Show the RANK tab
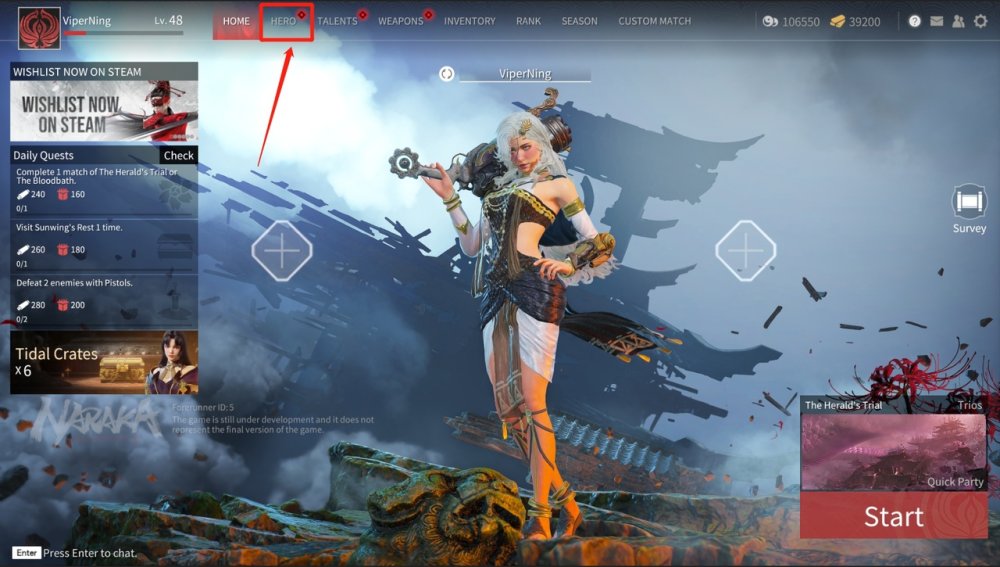This screenshot has width=1000, height=567. coord(528,21)
